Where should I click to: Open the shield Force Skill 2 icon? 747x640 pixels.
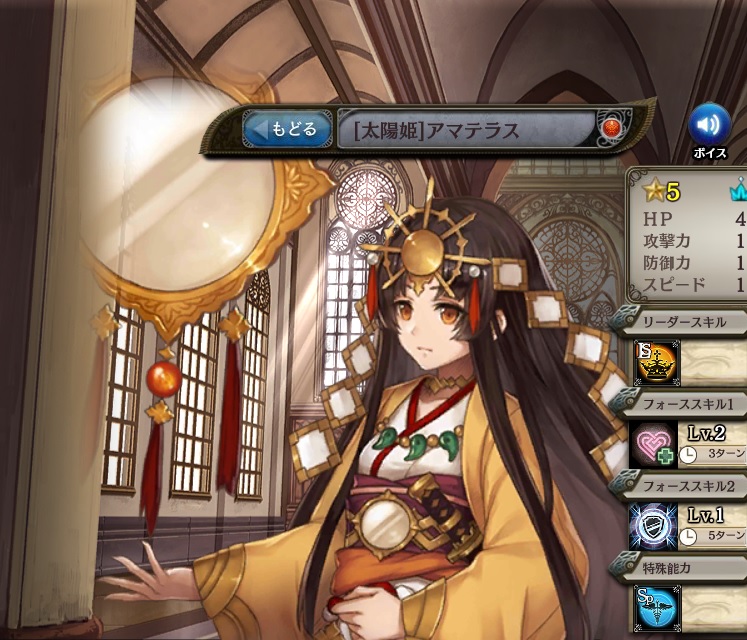(x=654, y=526)
